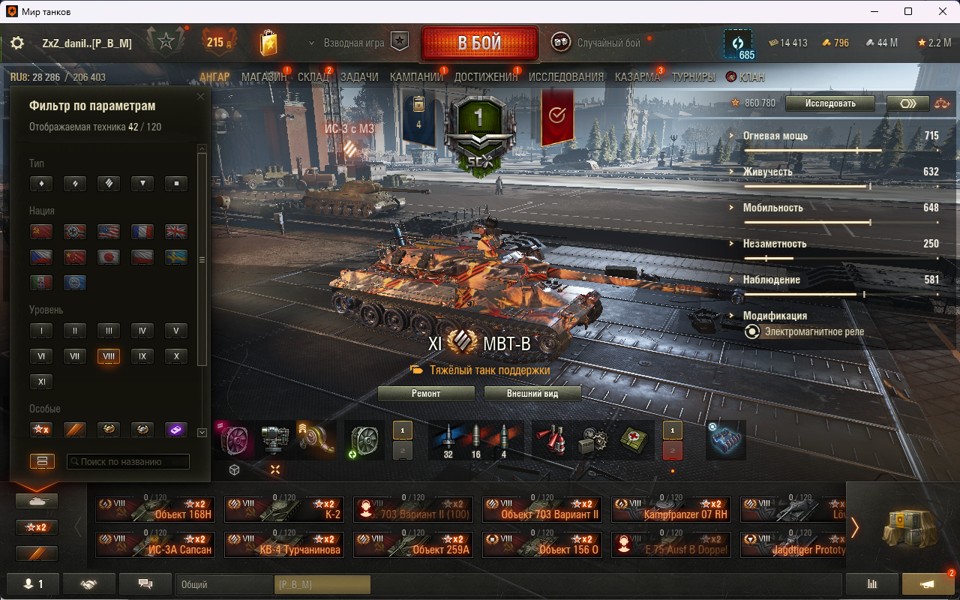Open the Ремонт repair button
Screen dimensions: 960x600
pos(426,394)
